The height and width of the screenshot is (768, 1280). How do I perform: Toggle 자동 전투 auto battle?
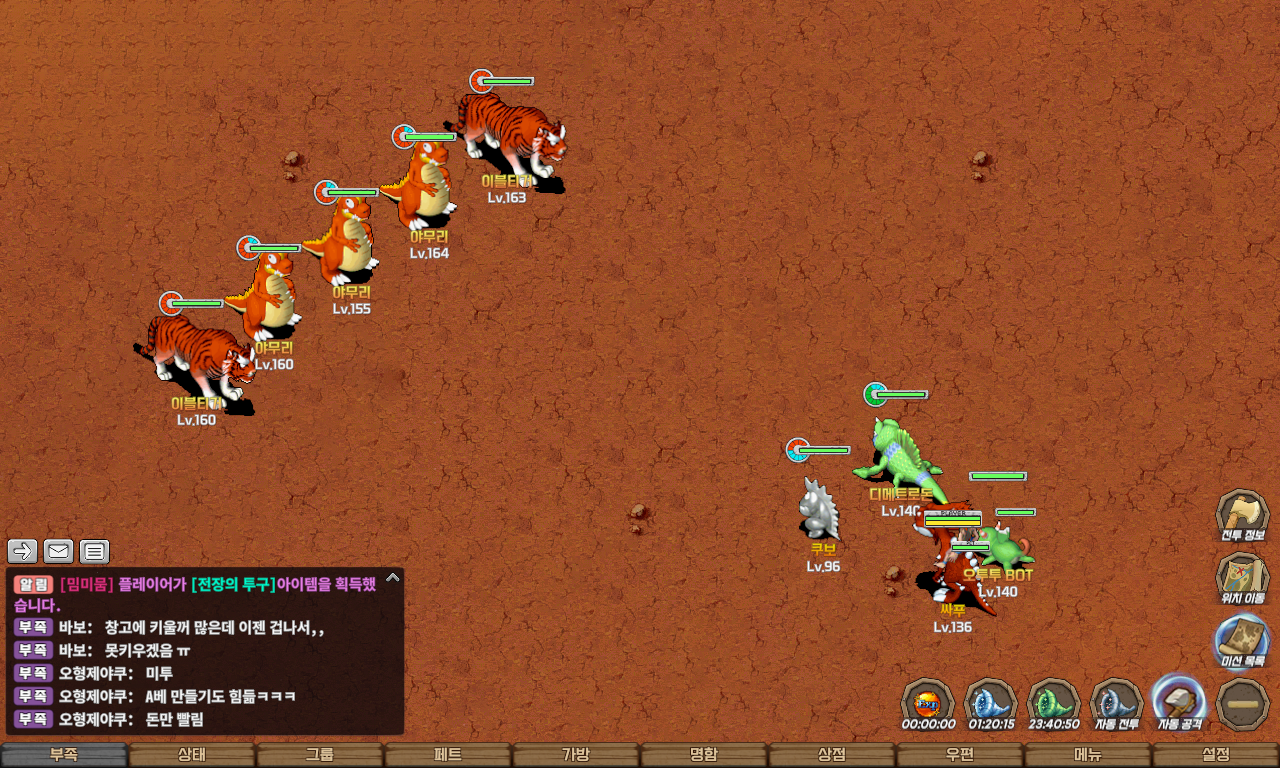pyautogui.click(x=1117, y=702)
